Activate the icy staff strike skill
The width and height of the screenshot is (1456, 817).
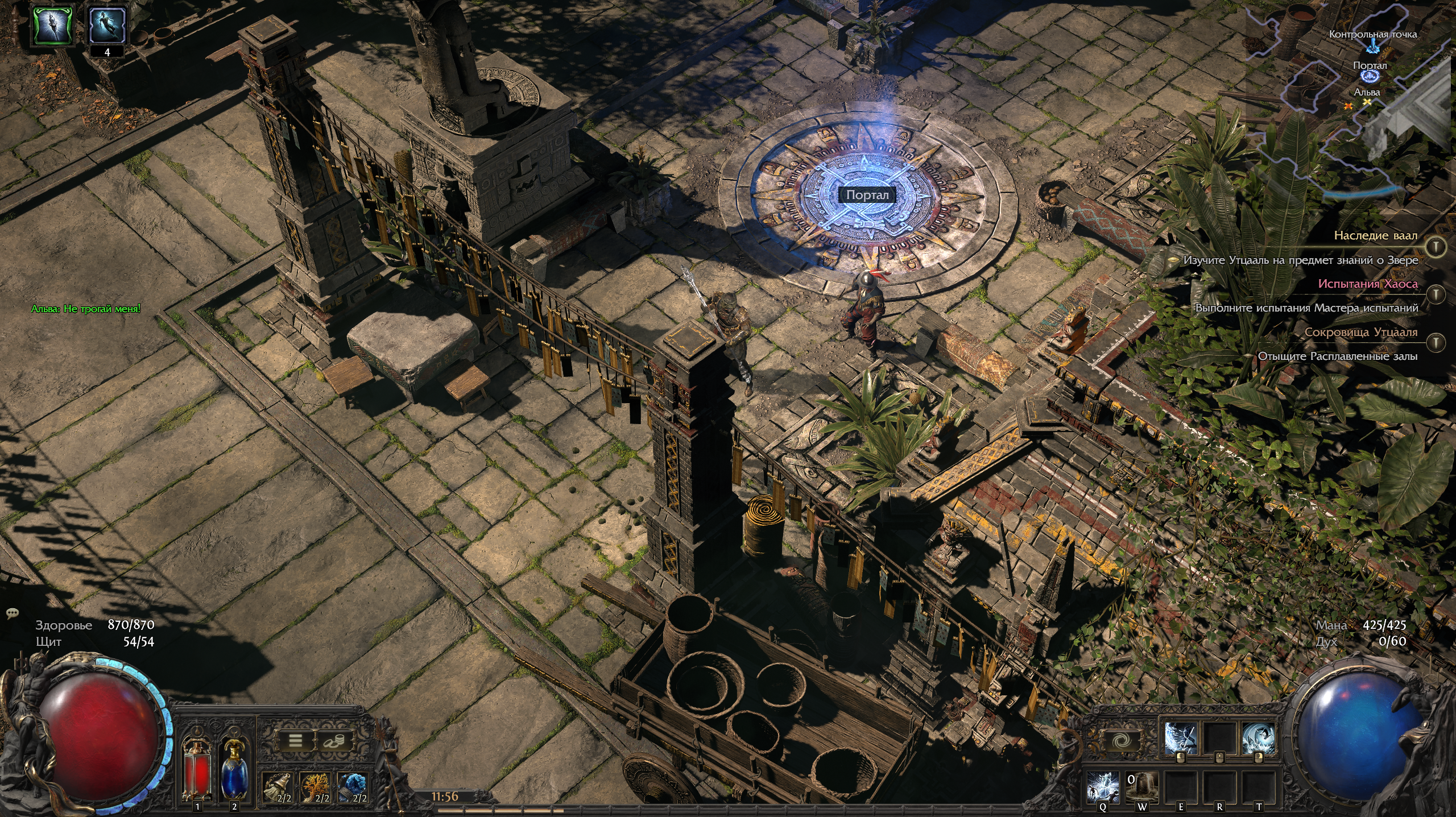tap(1180, 739)
